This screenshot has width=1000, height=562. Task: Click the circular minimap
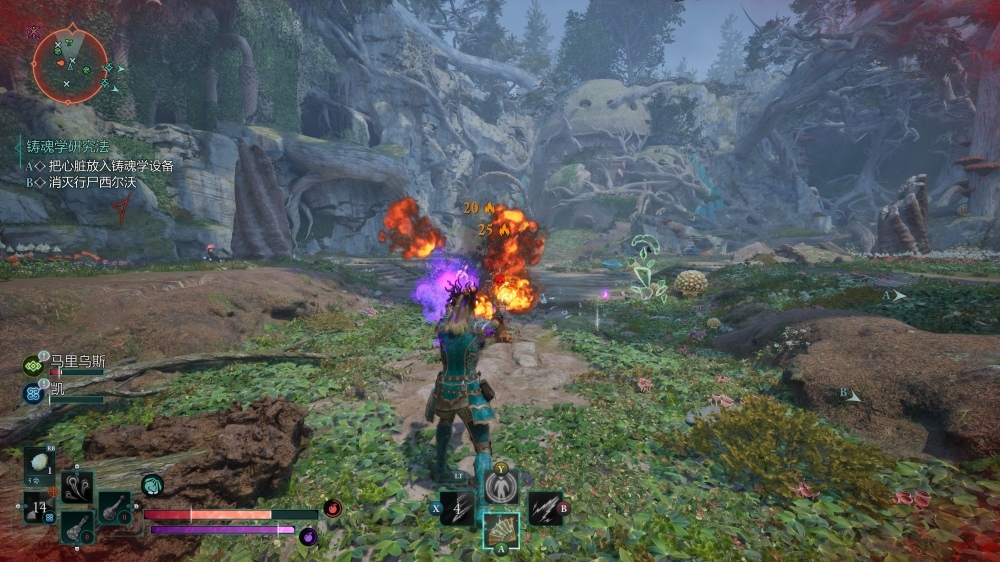pyautogui.click(x=69, y=65)
